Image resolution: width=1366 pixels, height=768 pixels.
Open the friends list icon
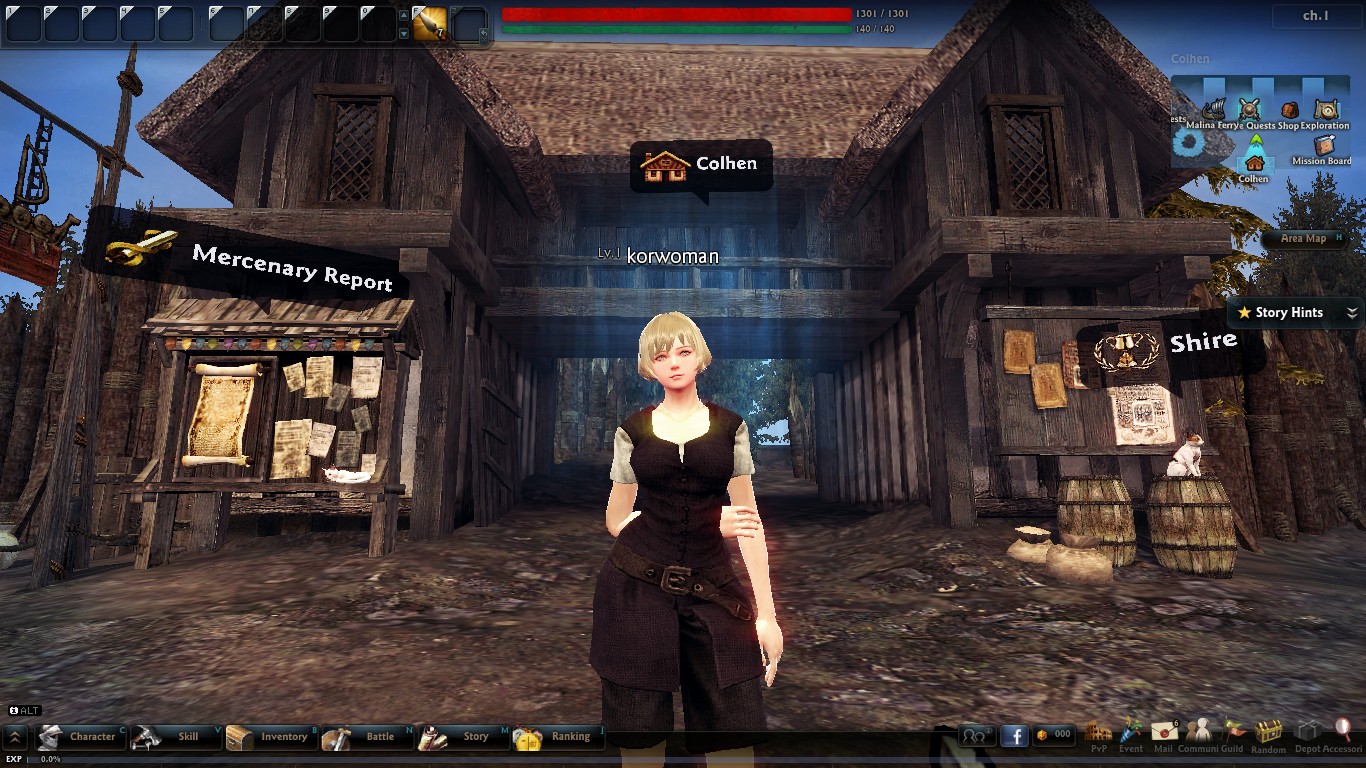975,736
